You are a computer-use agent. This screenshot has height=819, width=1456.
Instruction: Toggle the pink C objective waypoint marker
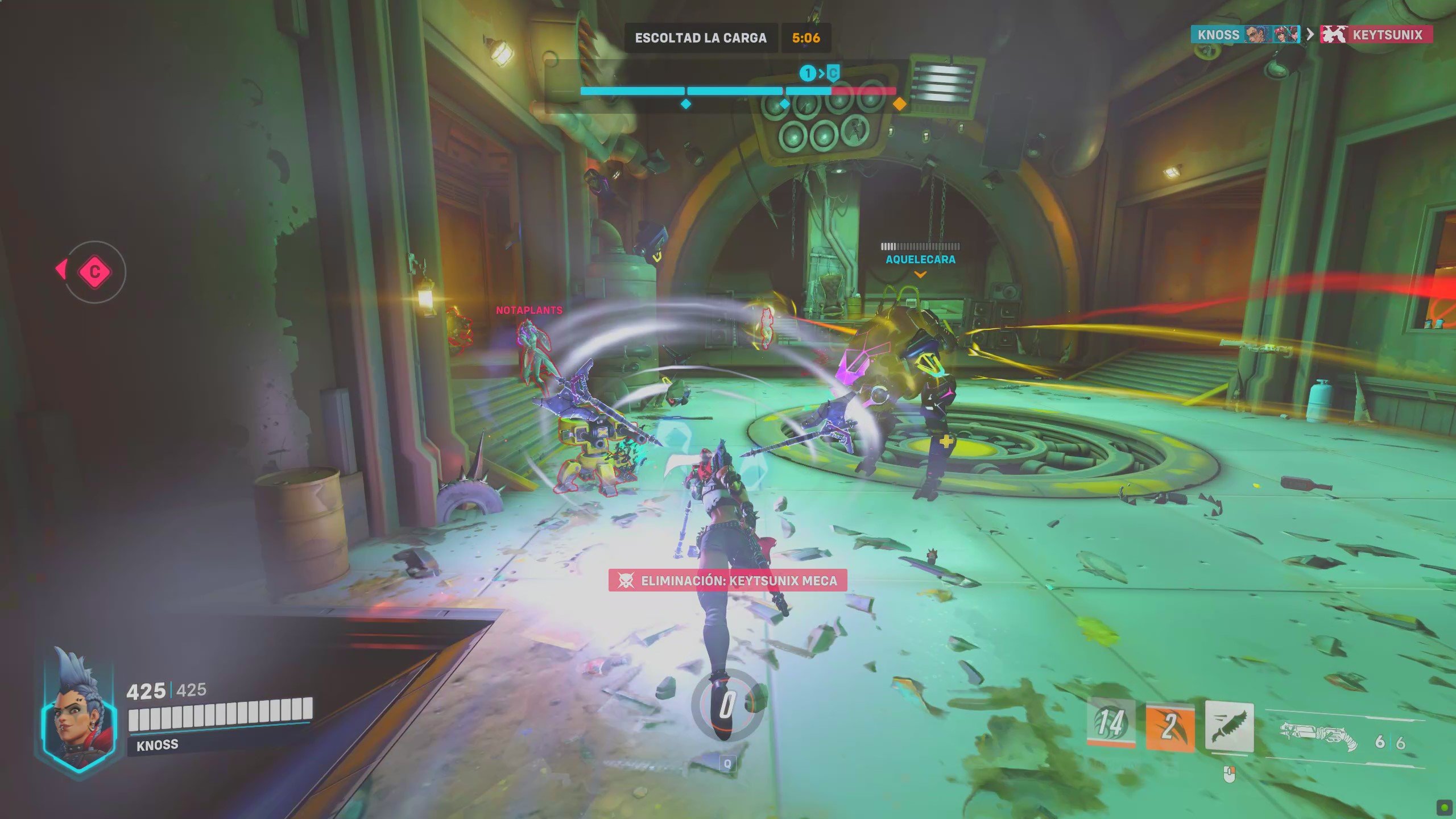tap(94, 272)
